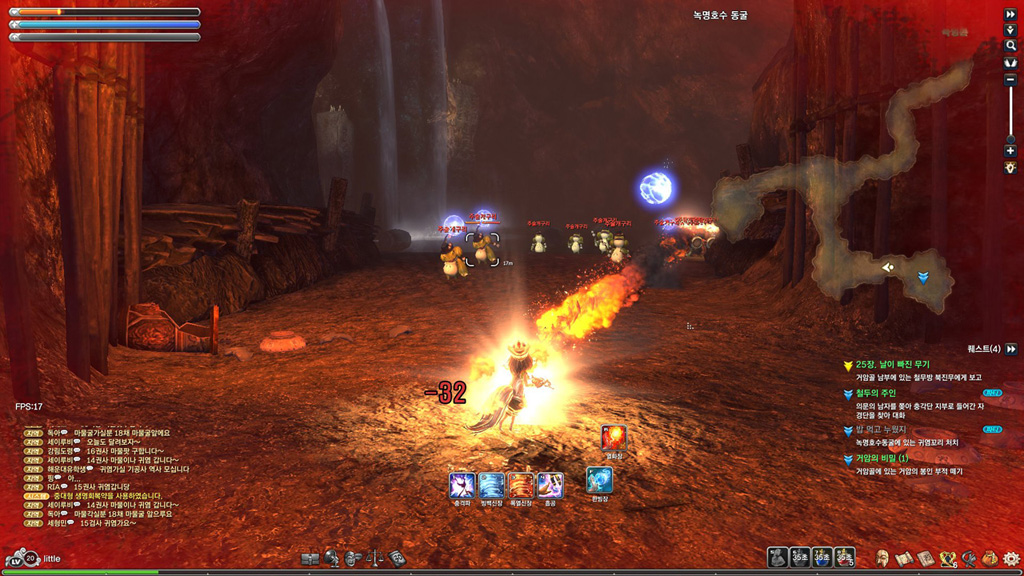Use the orange 폭염신장 skill icon

[521, 485]
